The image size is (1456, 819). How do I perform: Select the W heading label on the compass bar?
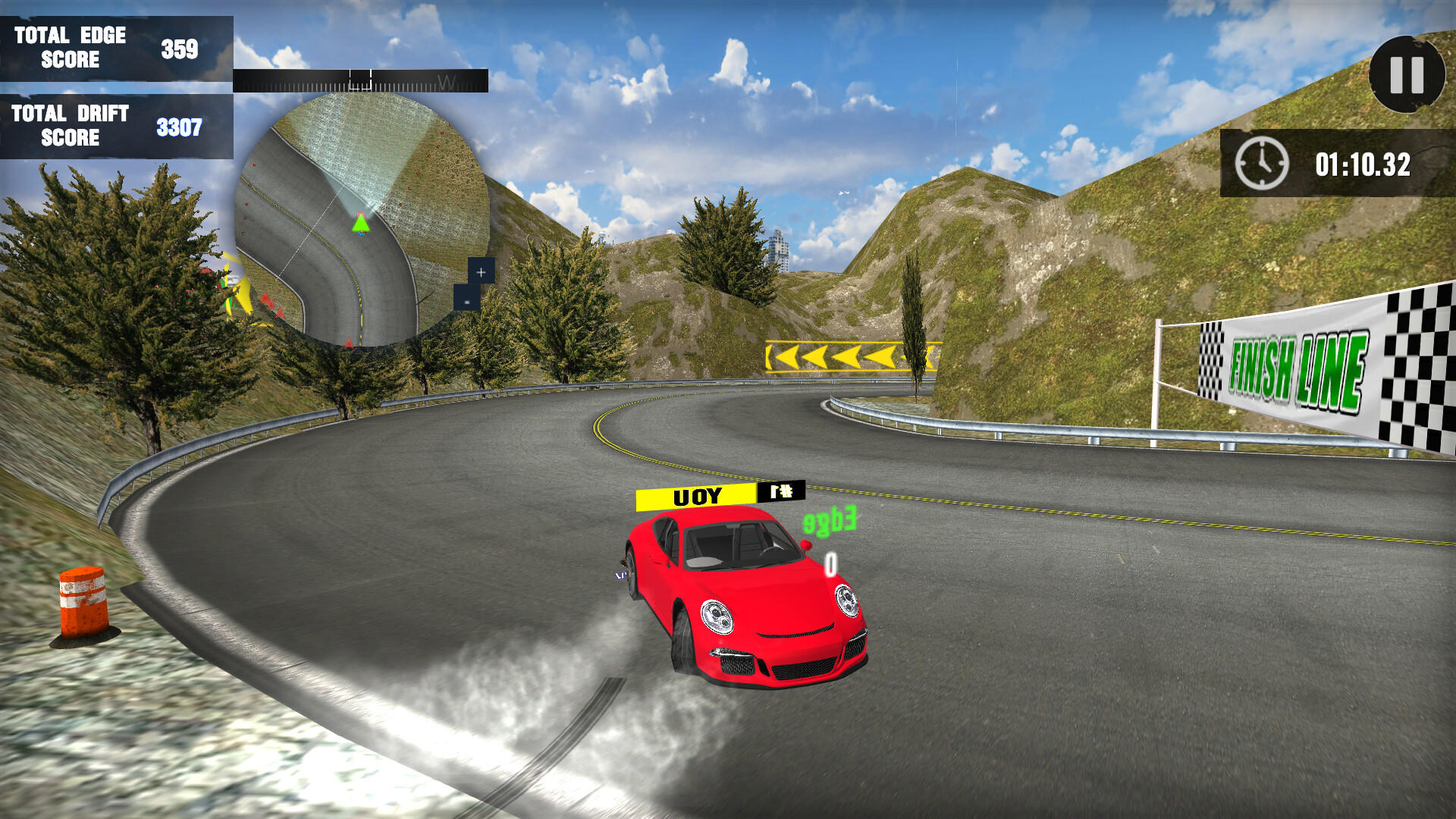tap(446, 82)
